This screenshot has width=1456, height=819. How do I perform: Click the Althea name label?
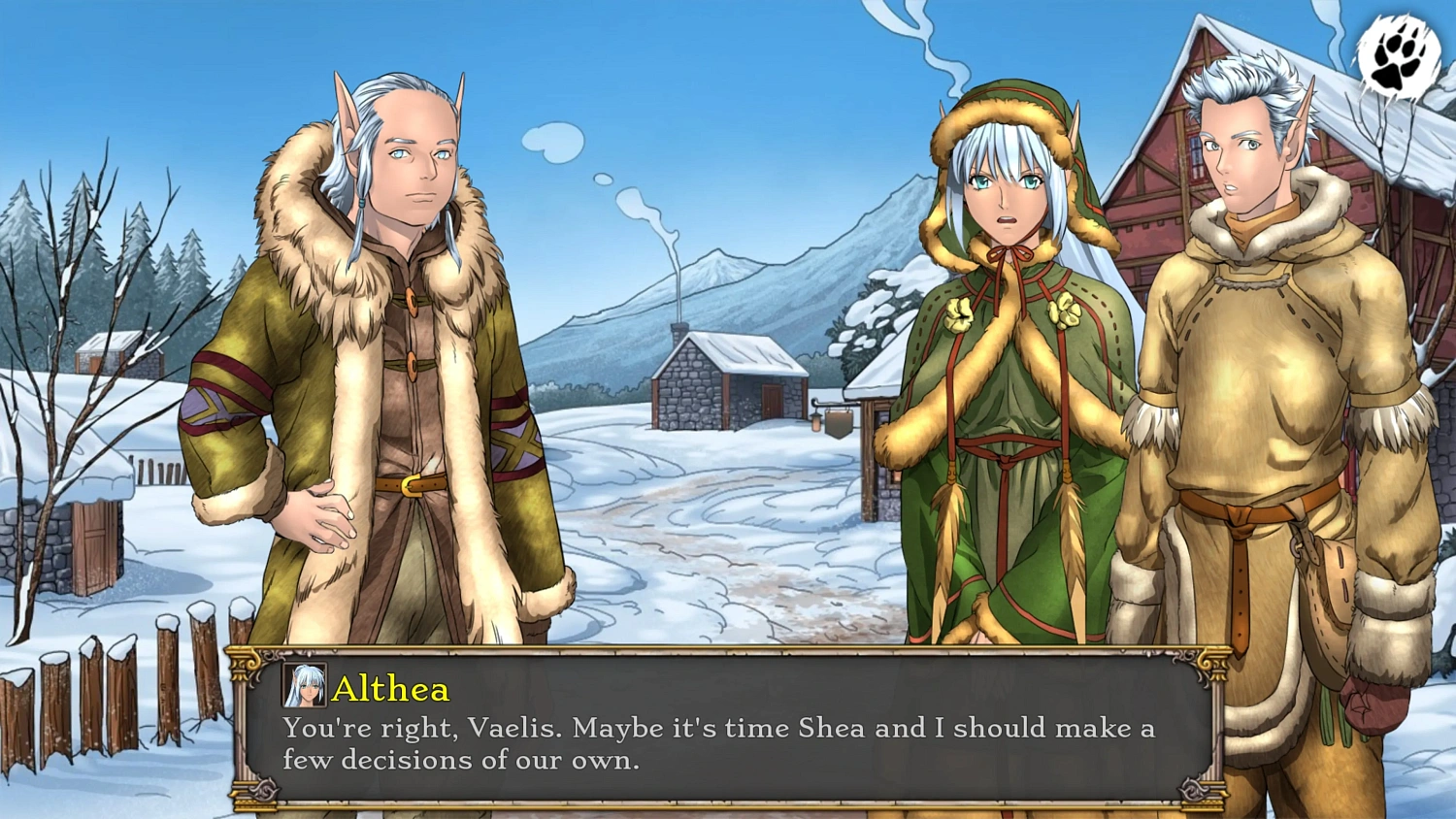pyautogui.click(x=391, y=690)
